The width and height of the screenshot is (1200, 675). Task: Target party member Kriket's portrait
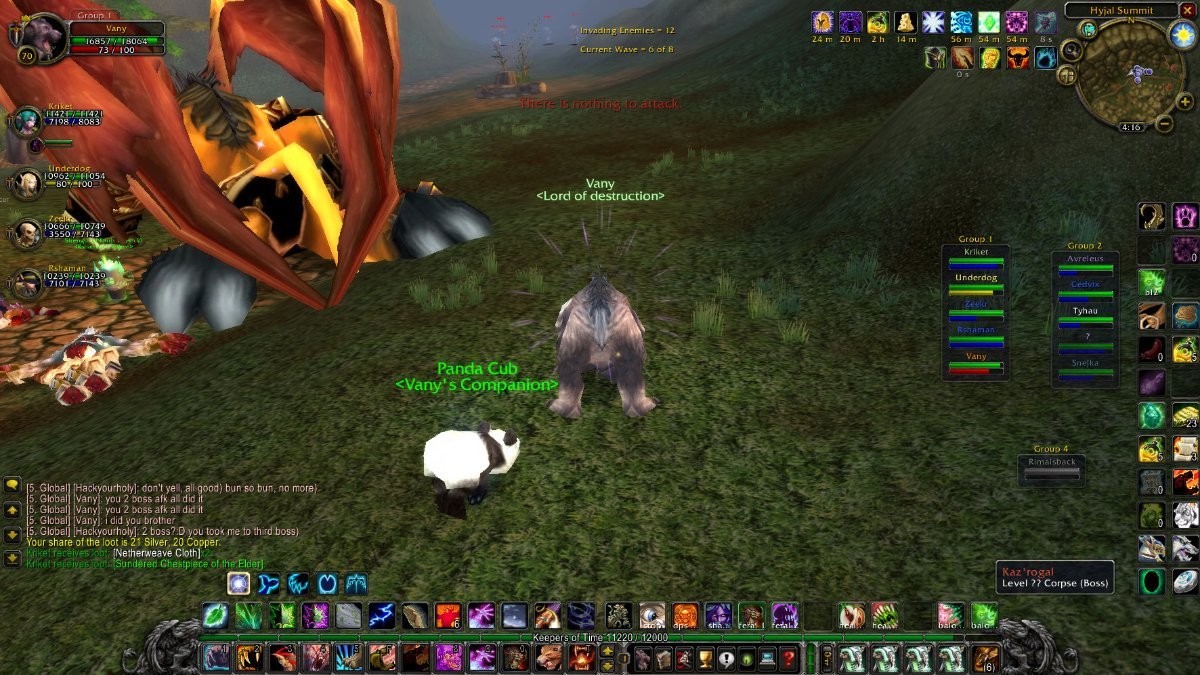tap(26, 123)
